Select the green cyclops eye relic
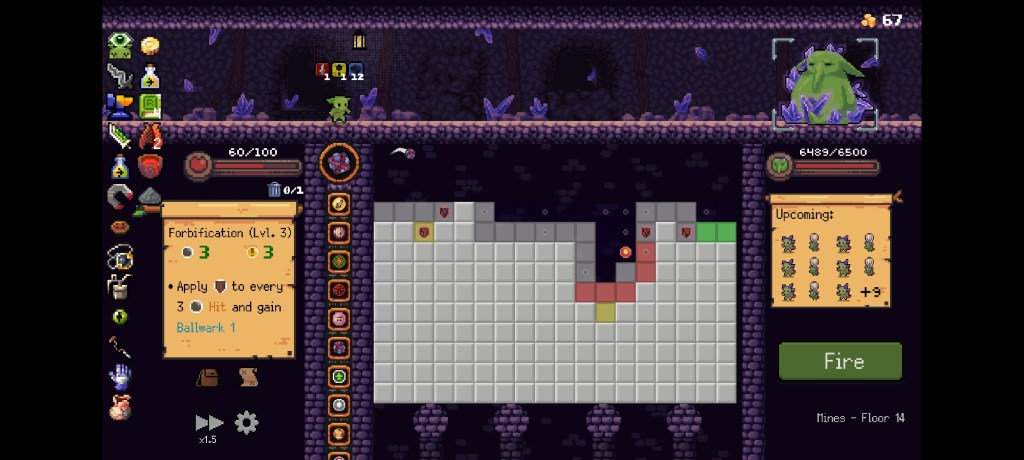This screenshot has height=460, width=1024. 120,45
